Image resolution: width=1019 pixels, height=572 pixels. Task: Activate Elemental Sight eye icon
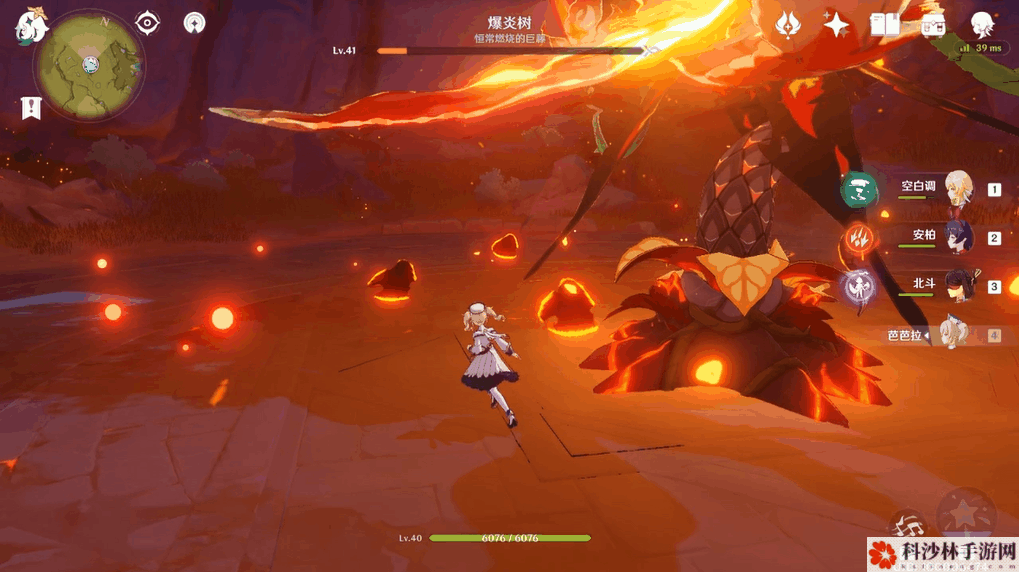(x=148, y=23)
